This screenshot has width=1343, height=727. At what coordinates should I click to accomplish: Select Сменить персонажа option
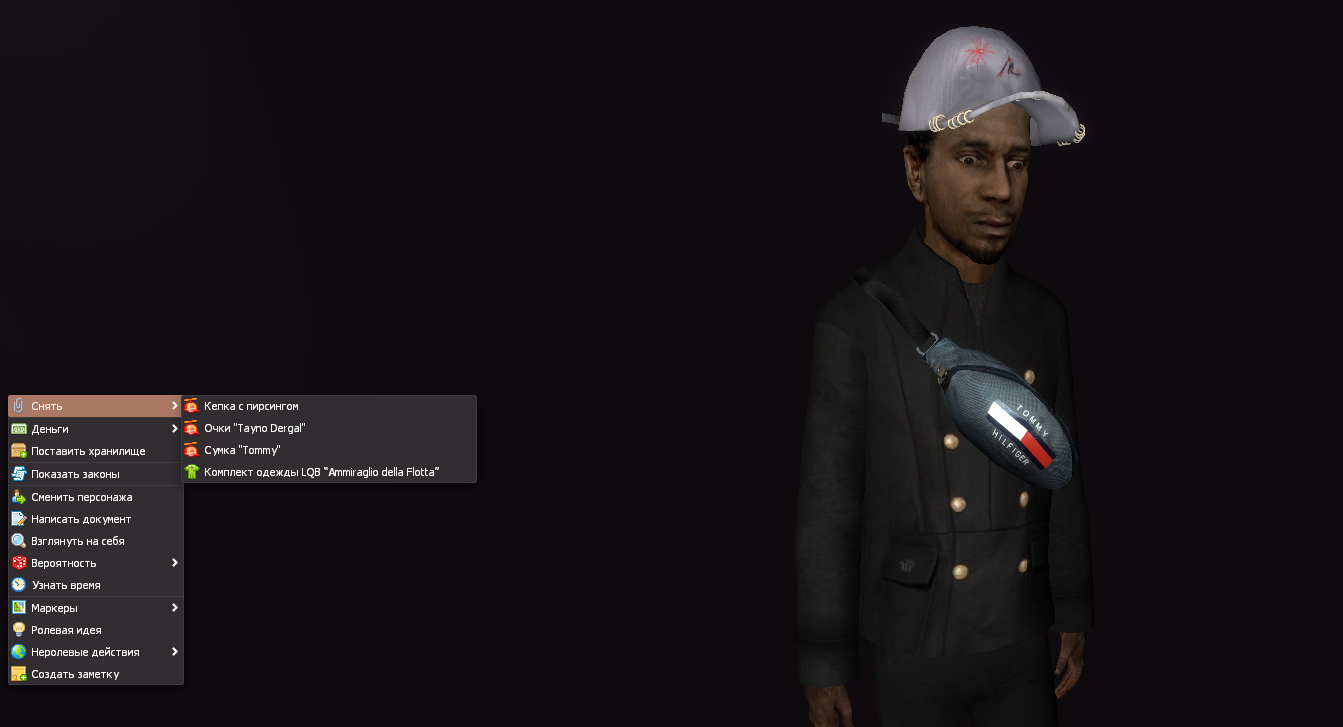point(95,497)
